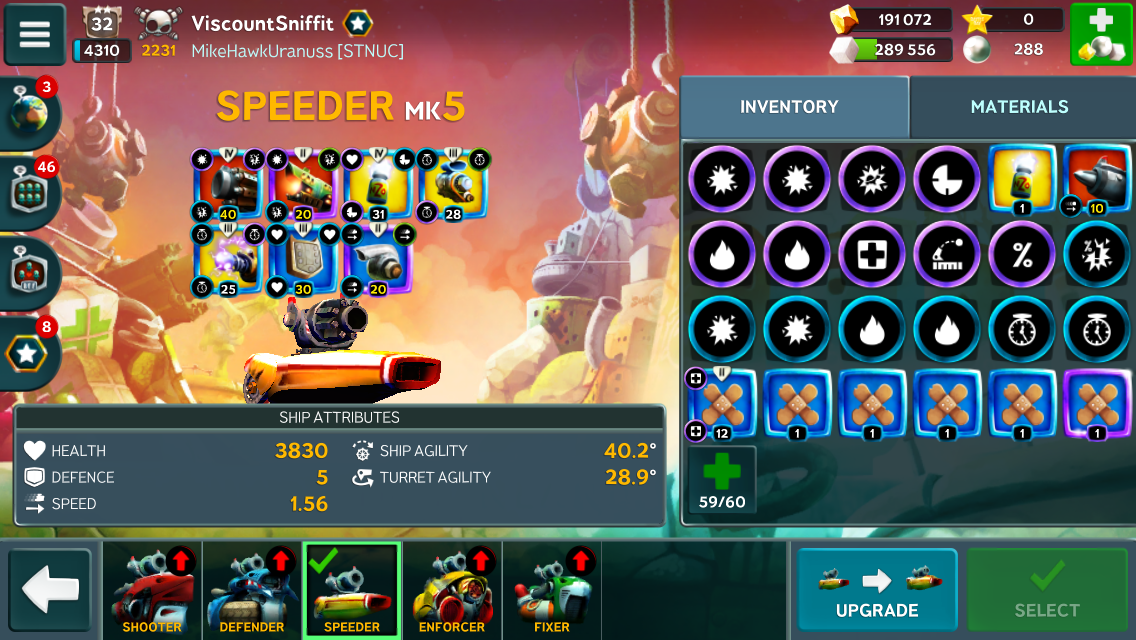This screenshot has width=1136, height=640.
Task: Go back with the white arrow button
Action: [50, 591]
